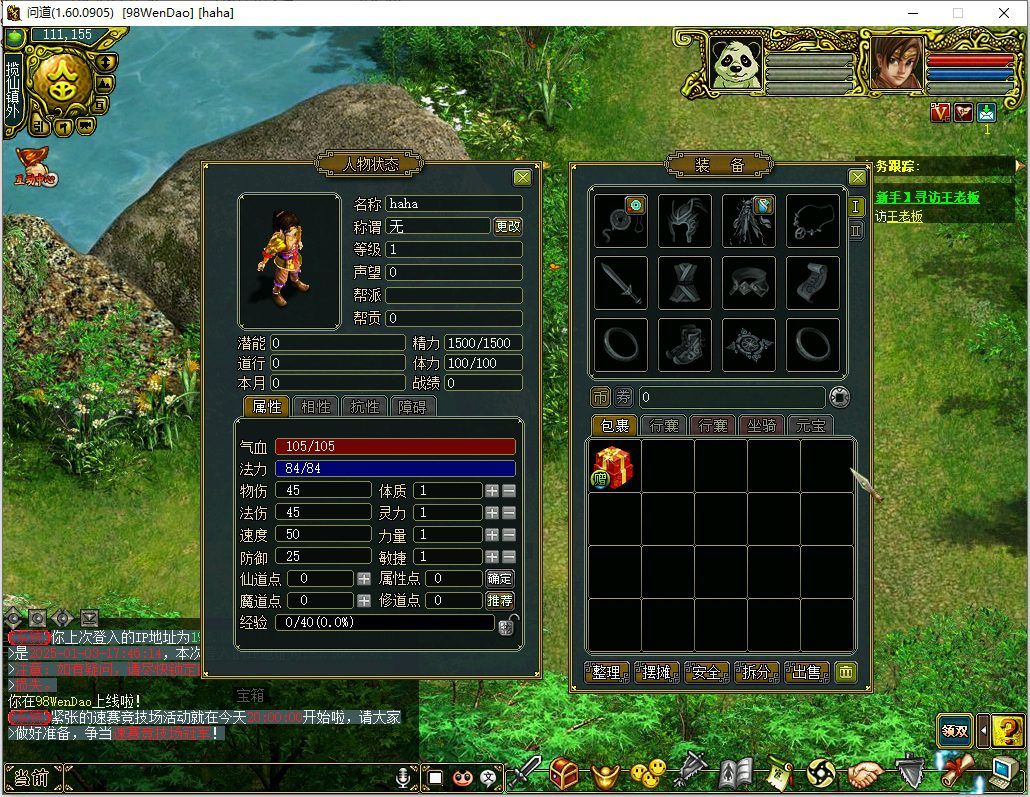The width and height of the screenshot is (1030, 797).
Task: Switch to the 坐骑 mount tab
Action: tap(761, 425)
